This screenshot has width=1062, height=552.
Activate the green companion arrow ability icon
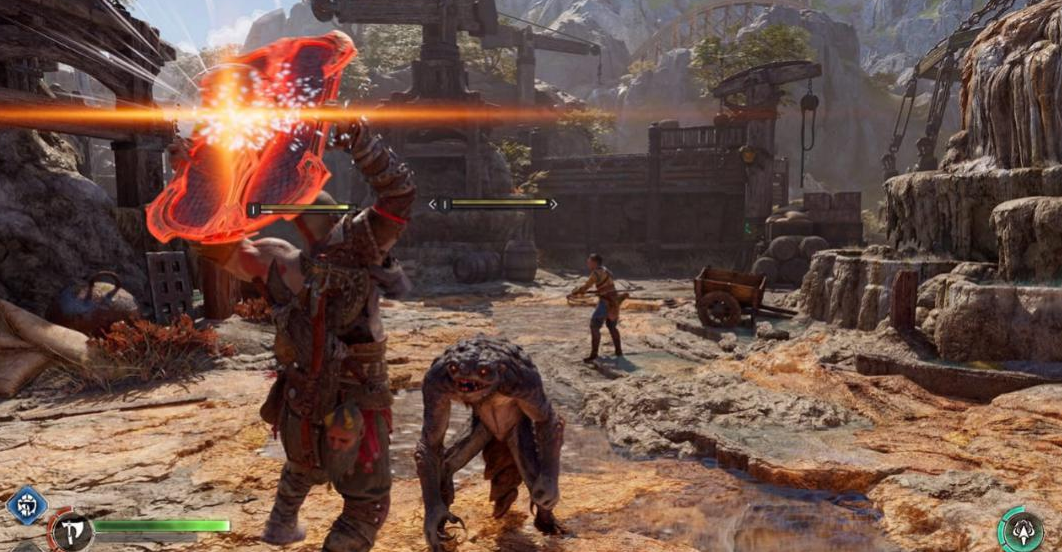click(1024, 530)
